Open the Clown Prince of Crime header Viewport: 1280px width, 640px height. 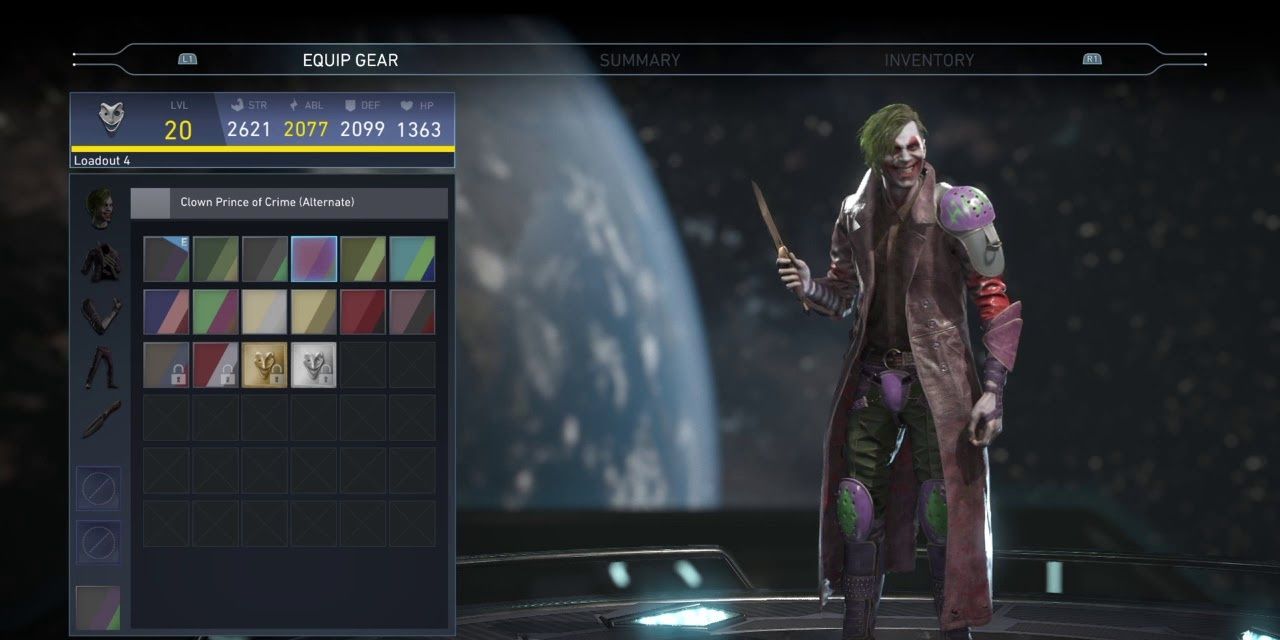289,203
